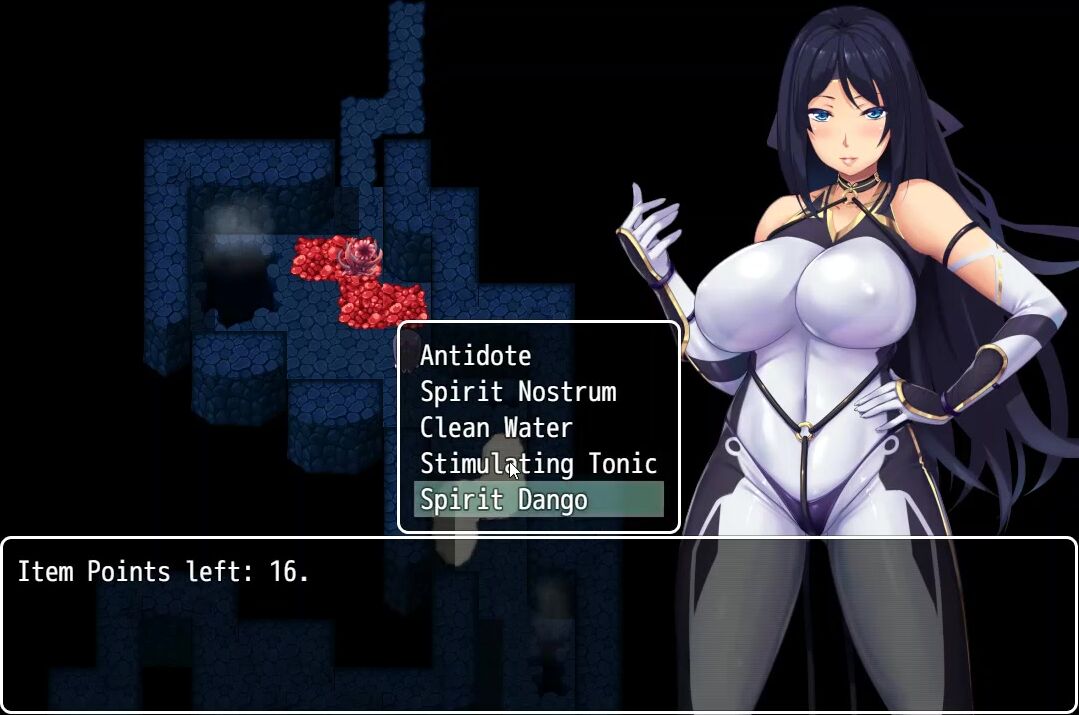Select Antidote from the item list

tap(476, 356)
